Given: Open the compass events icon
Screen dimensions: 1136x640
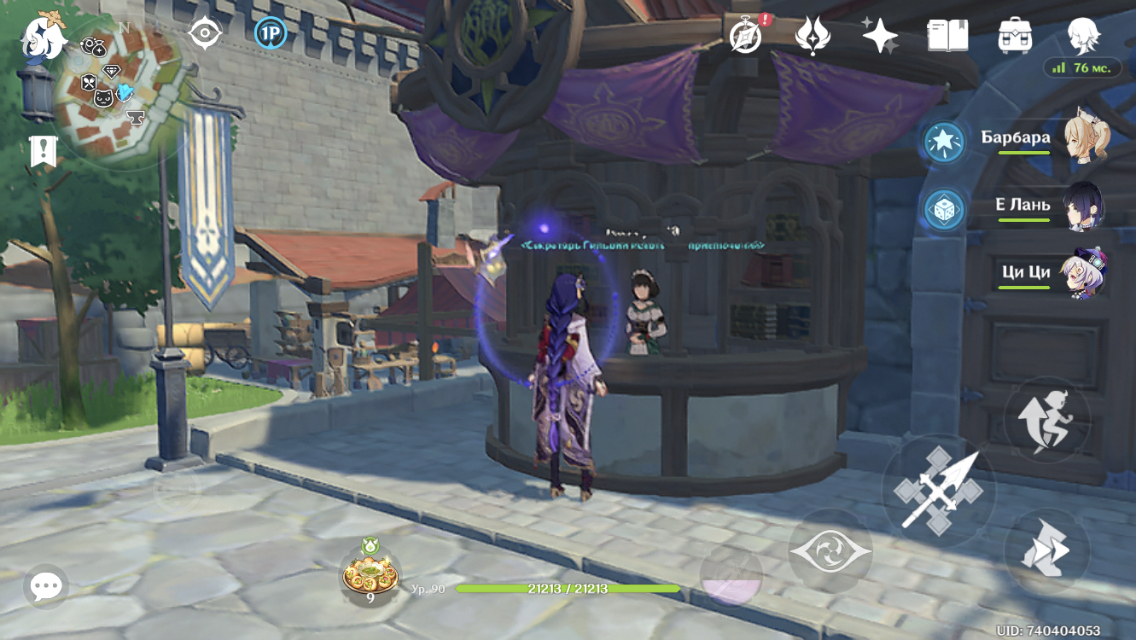Looking at the screenshot, I should [x=746, y=36].
